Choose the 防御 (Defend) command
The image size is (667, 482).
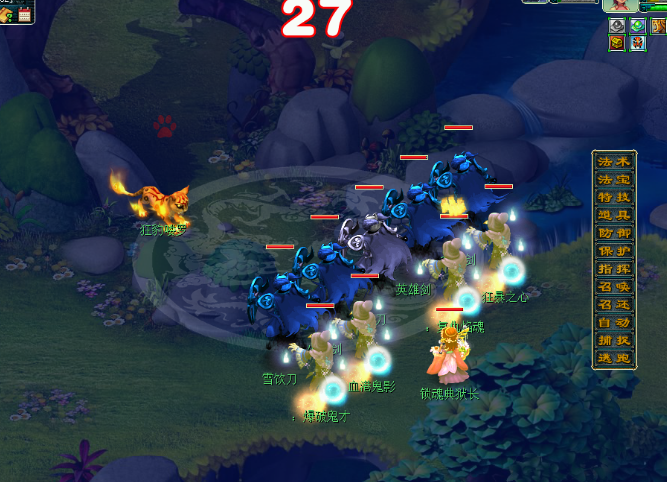click(x=614, y=233)
